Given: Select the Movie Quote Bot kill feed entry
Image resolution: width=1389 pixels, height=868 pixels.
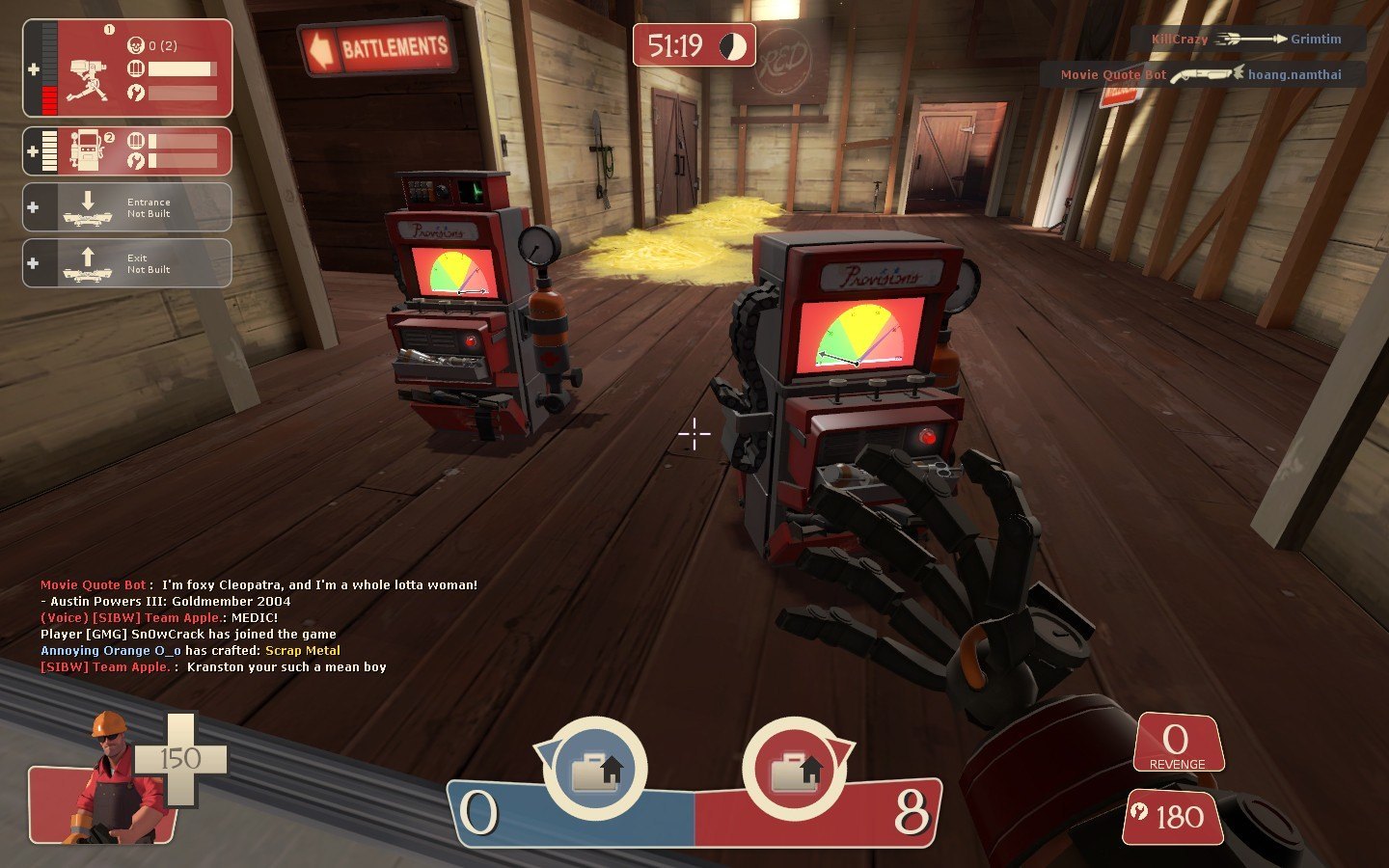Looking at the screenshot, I should pyautogui.click(x=1202, y=74).
